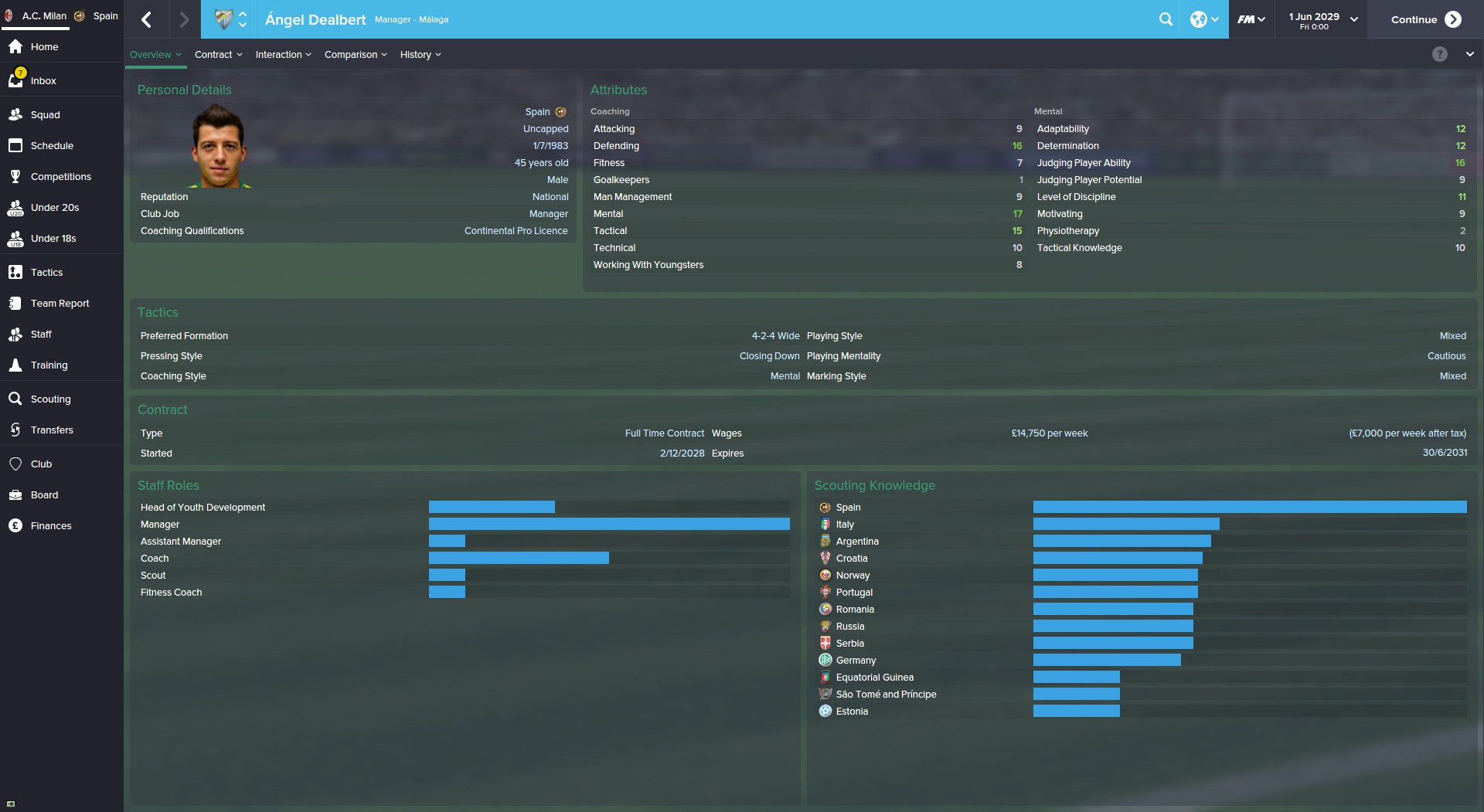Open the search magnifier

click(x=1166, y=19)
